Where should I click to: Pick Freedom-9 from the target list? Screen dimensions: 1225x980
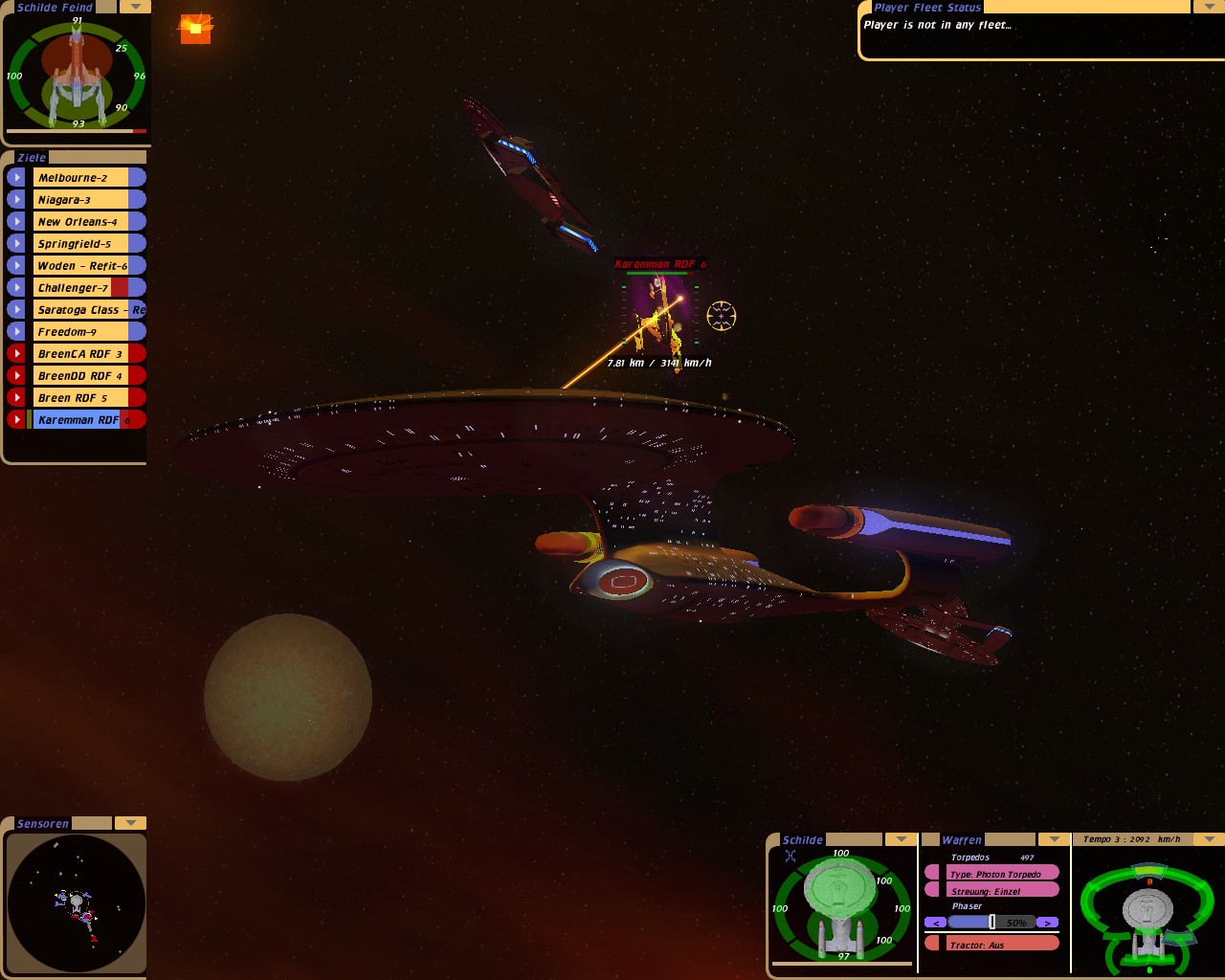point(81,332)
